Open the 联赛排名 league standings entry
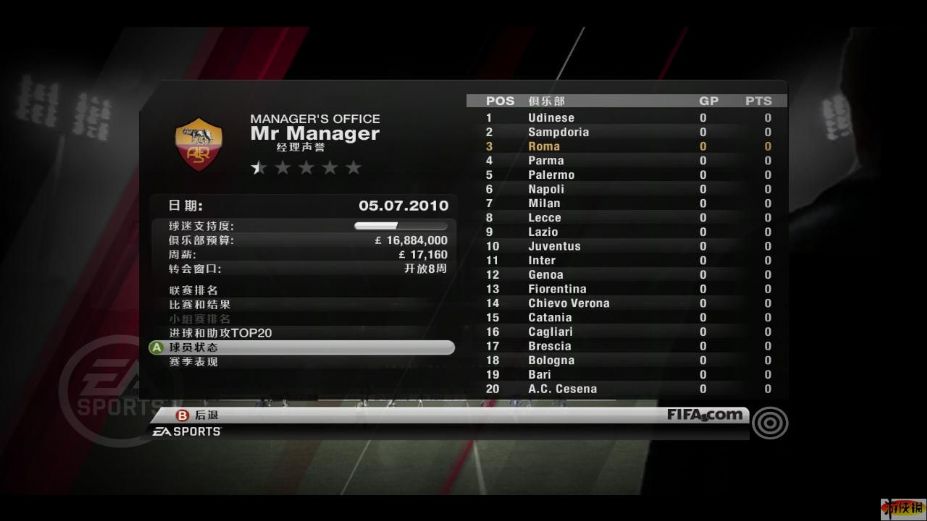 [x=194, y=290]
